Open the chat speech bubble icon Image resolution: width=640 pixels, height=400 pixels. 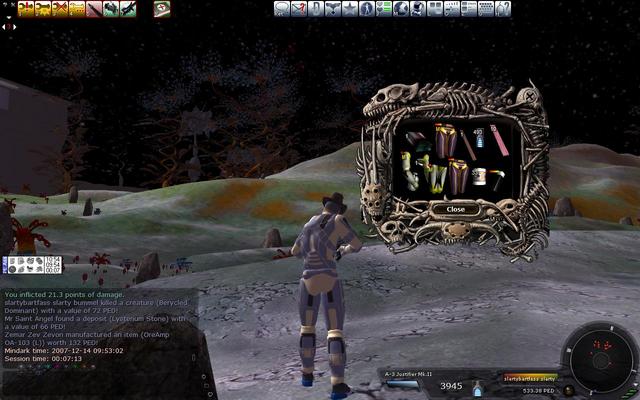[x=282, y=8]
